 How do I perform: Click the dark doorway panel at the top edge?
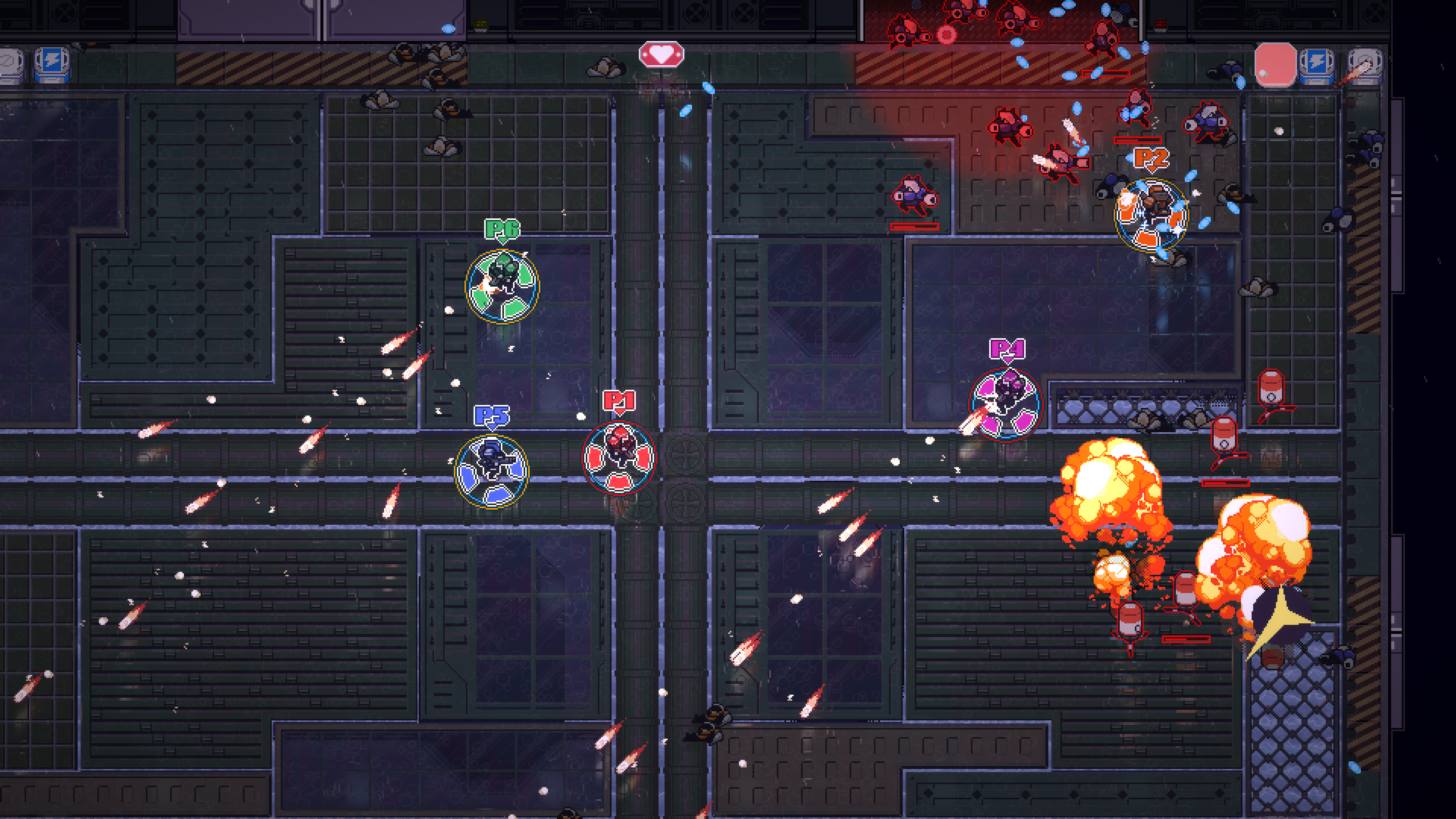(x=249, y=20)
